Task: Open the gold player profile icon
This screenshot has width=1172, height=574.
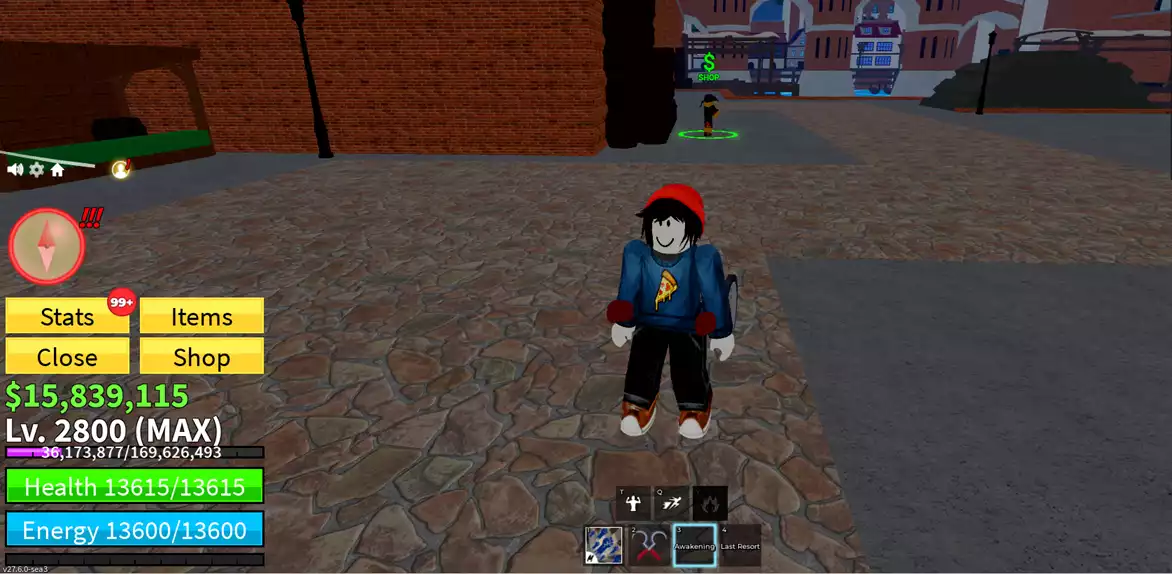Action: (121, 169)
